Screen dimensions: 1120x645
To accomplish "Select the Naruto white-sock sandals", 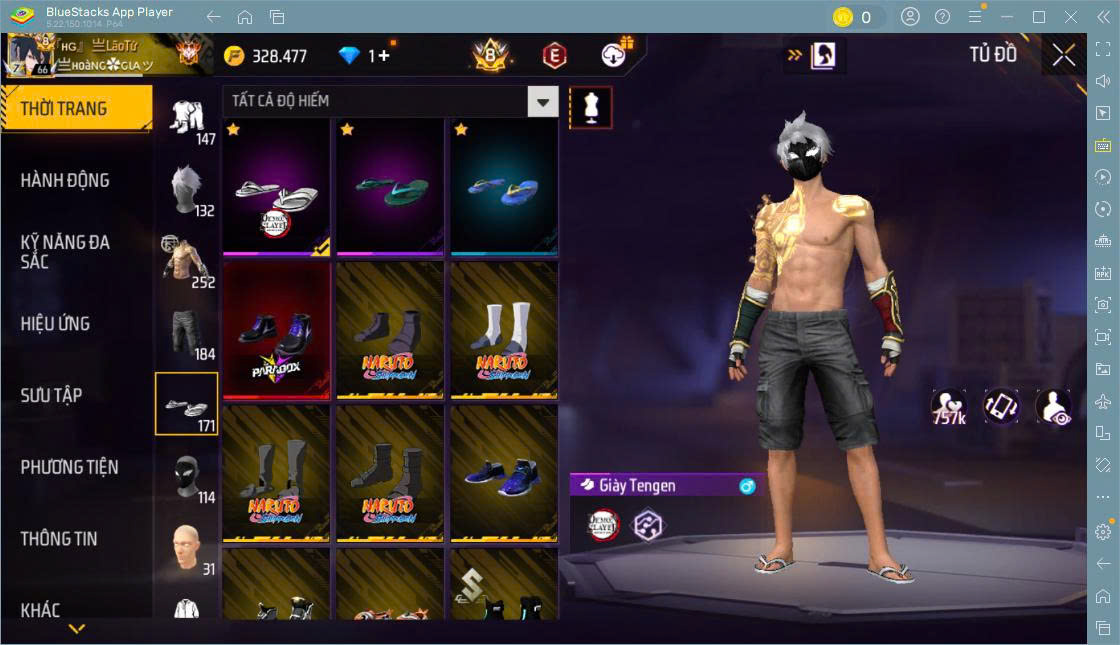I will (x=504, y=331).
